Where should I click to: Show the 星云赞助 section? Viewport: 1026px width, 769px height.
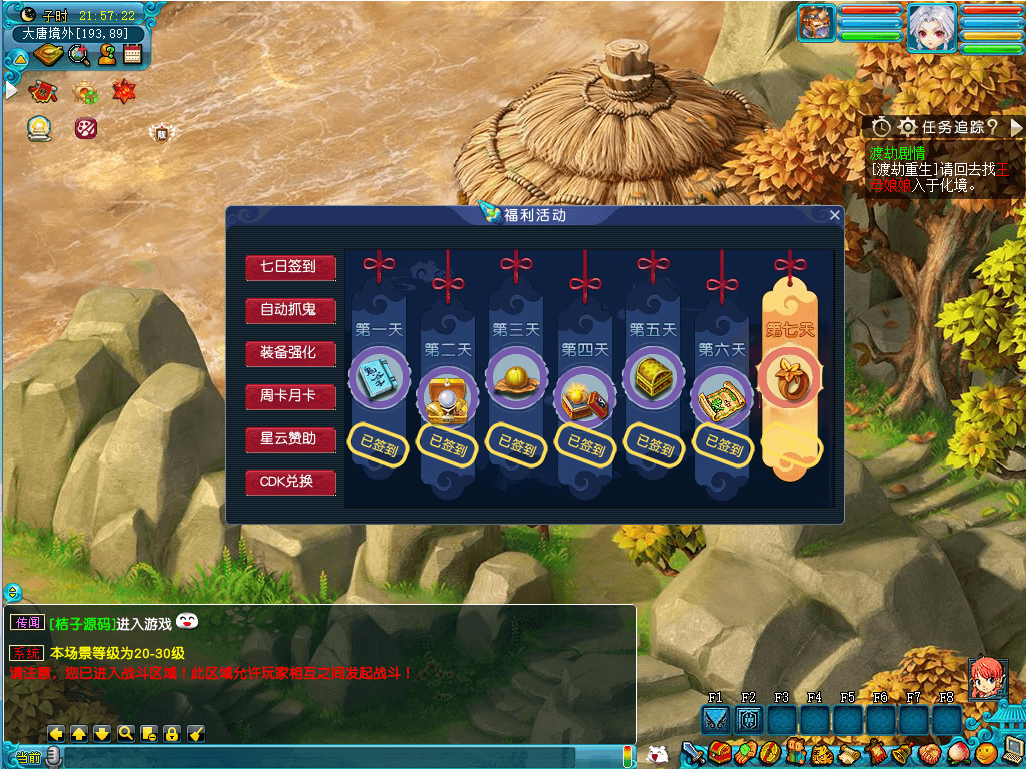289,439
